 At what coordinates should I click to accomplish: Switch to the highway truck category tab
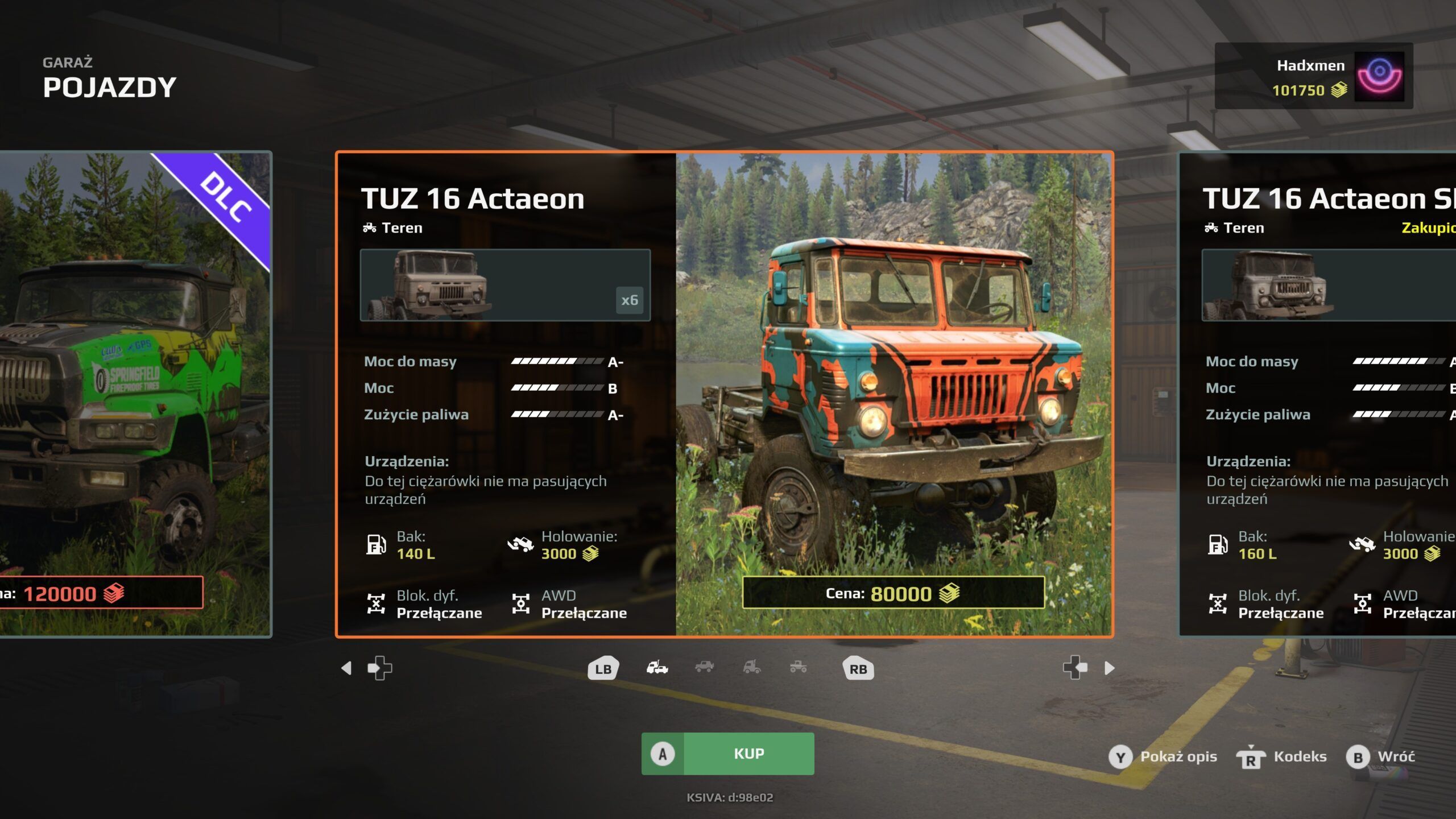[752, 667]
